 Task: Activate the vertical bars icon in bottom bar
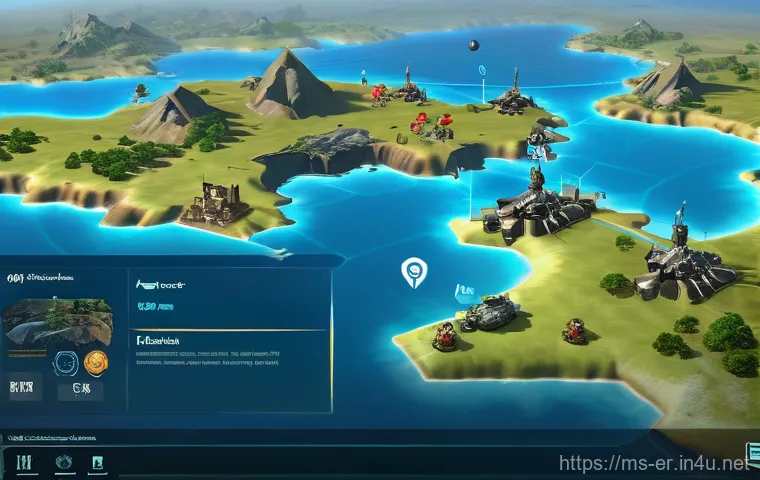pos(24,462)
